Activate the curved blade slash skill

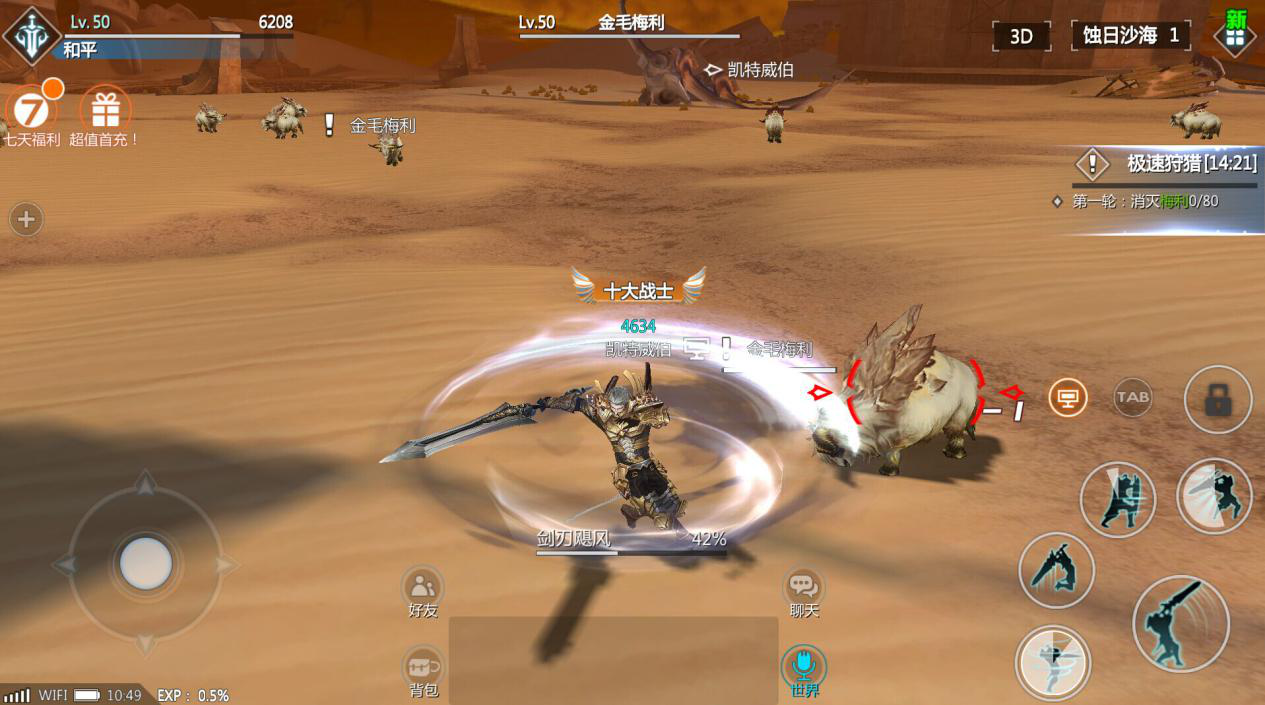[1056, 570]
